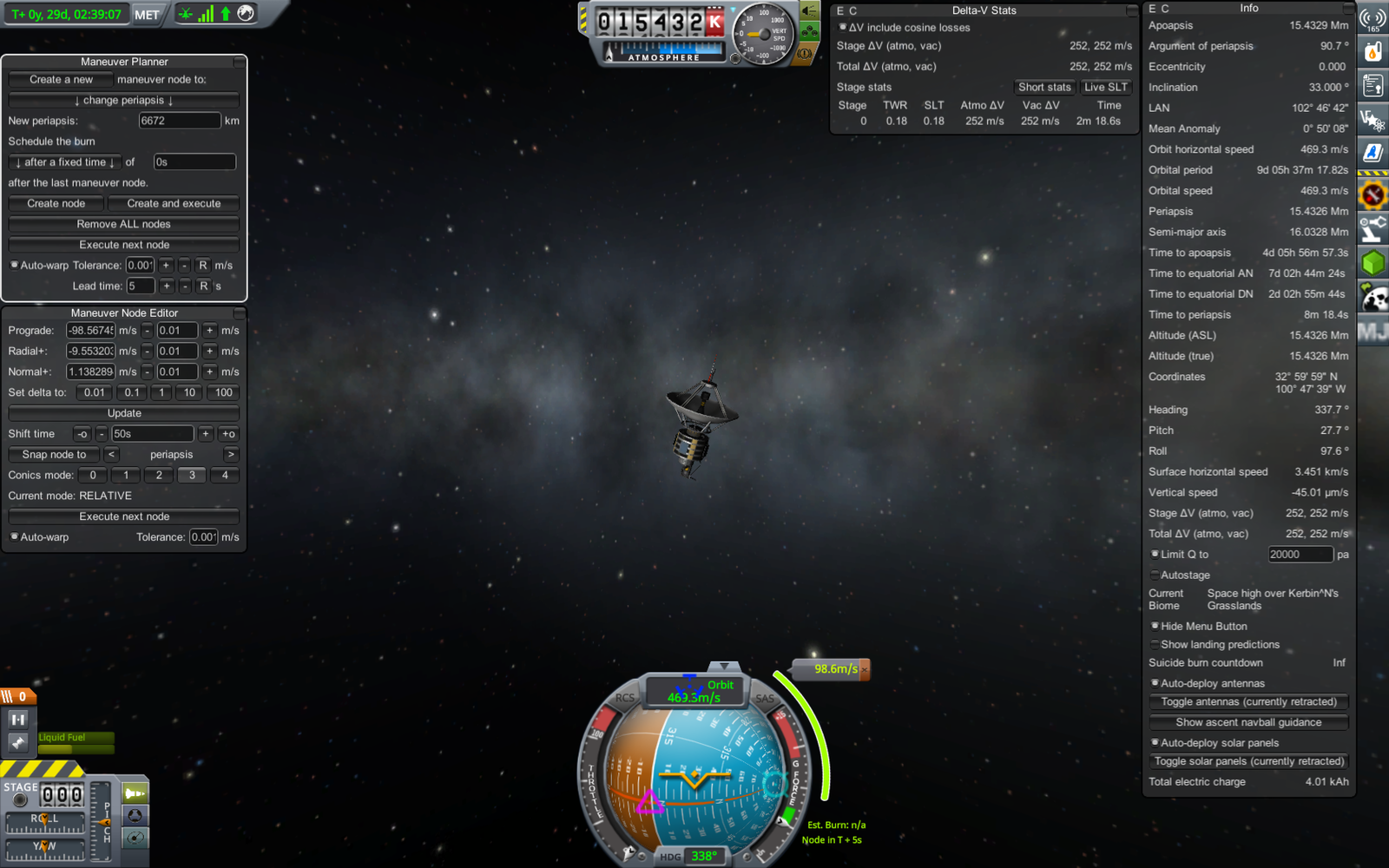The height and width of the screenshot is (868, 1389).
Task: Open the MechJeb MJ side tab
Action: pyautogui.click(x=1373, y=331)
